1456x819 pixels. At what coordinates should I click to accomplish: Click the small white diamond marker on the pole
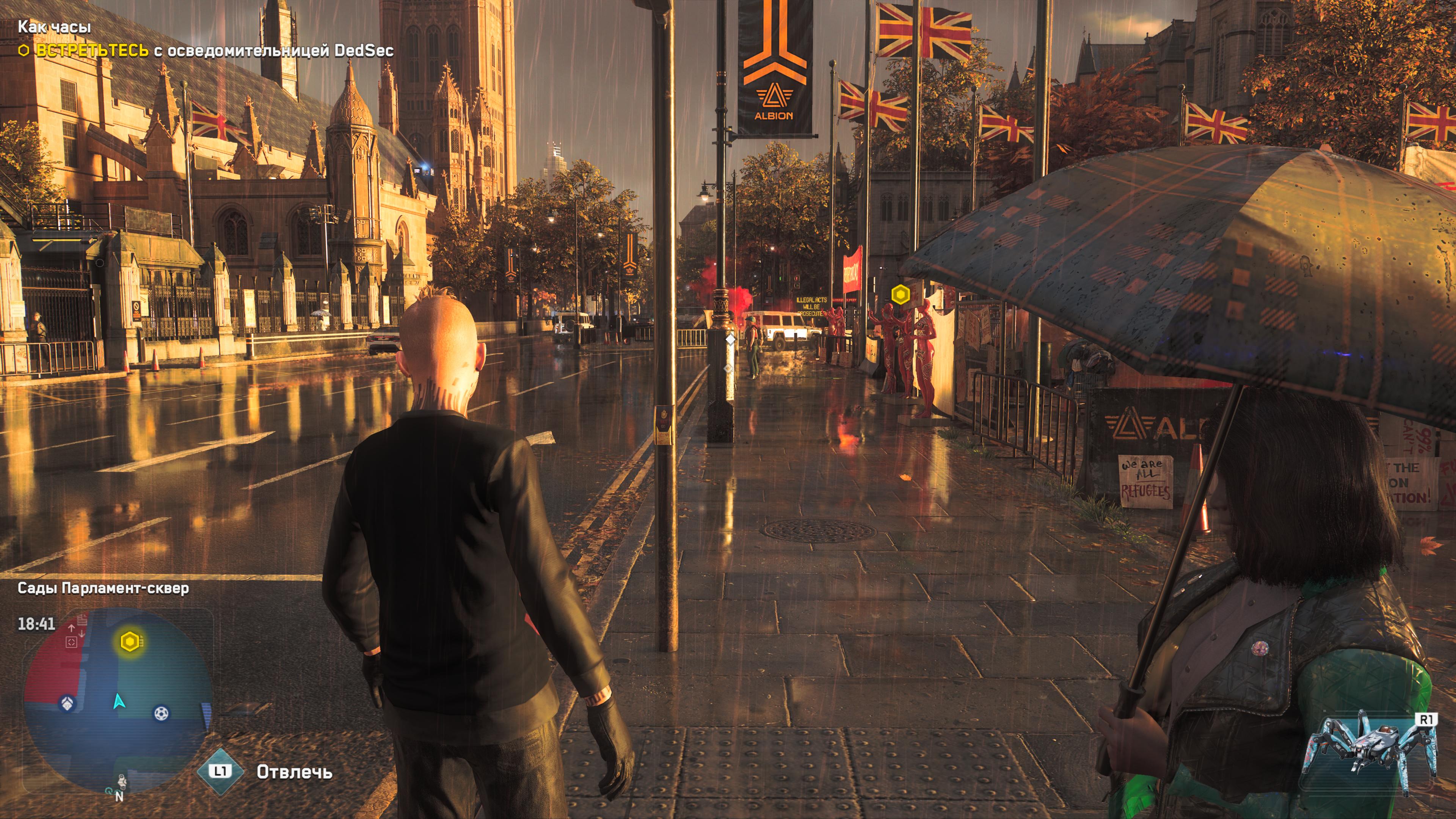tap(730, 339)
